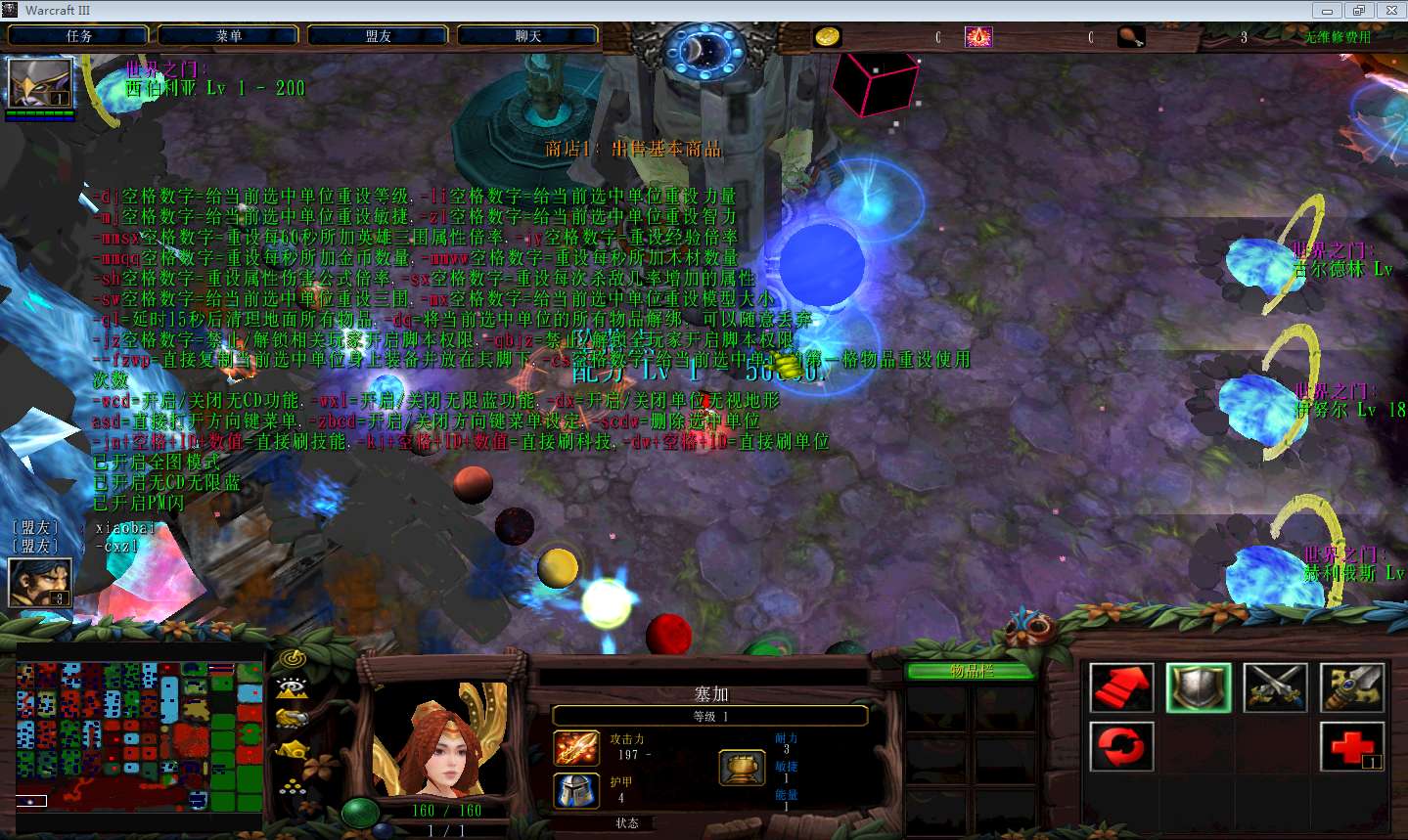1408x840 pixels.
Task: Toggle the minimap creep camp display button
Action: pos(292,751)
